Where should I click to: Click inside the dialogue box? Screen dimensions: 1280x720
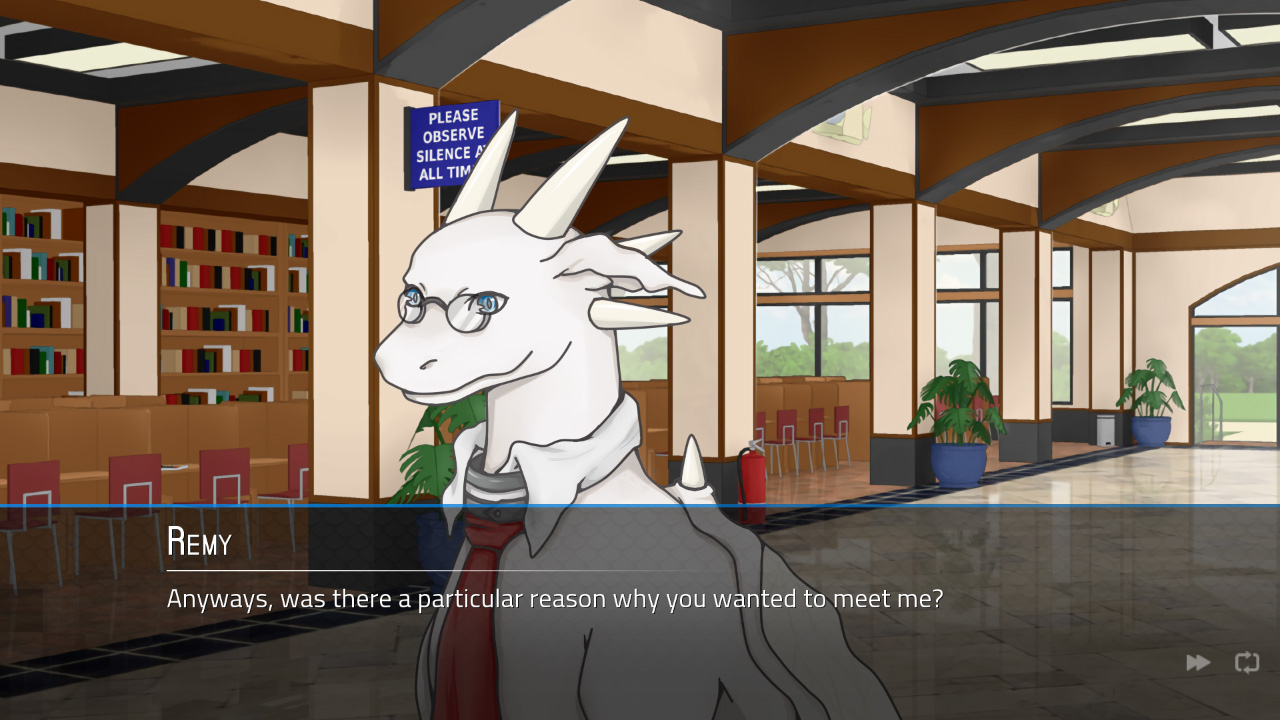coord(640,600)
